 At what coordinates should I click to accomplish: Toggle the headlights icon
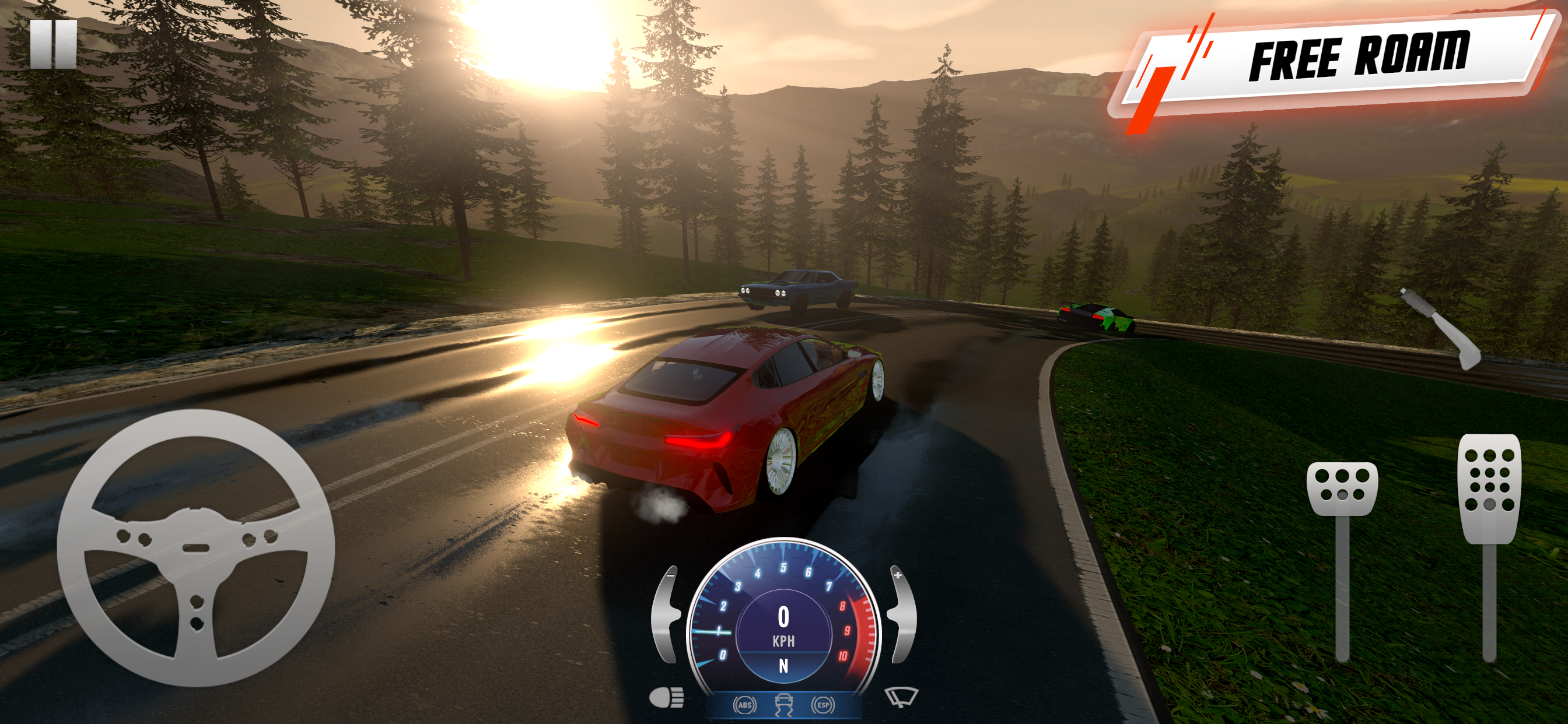click(667, 698)
